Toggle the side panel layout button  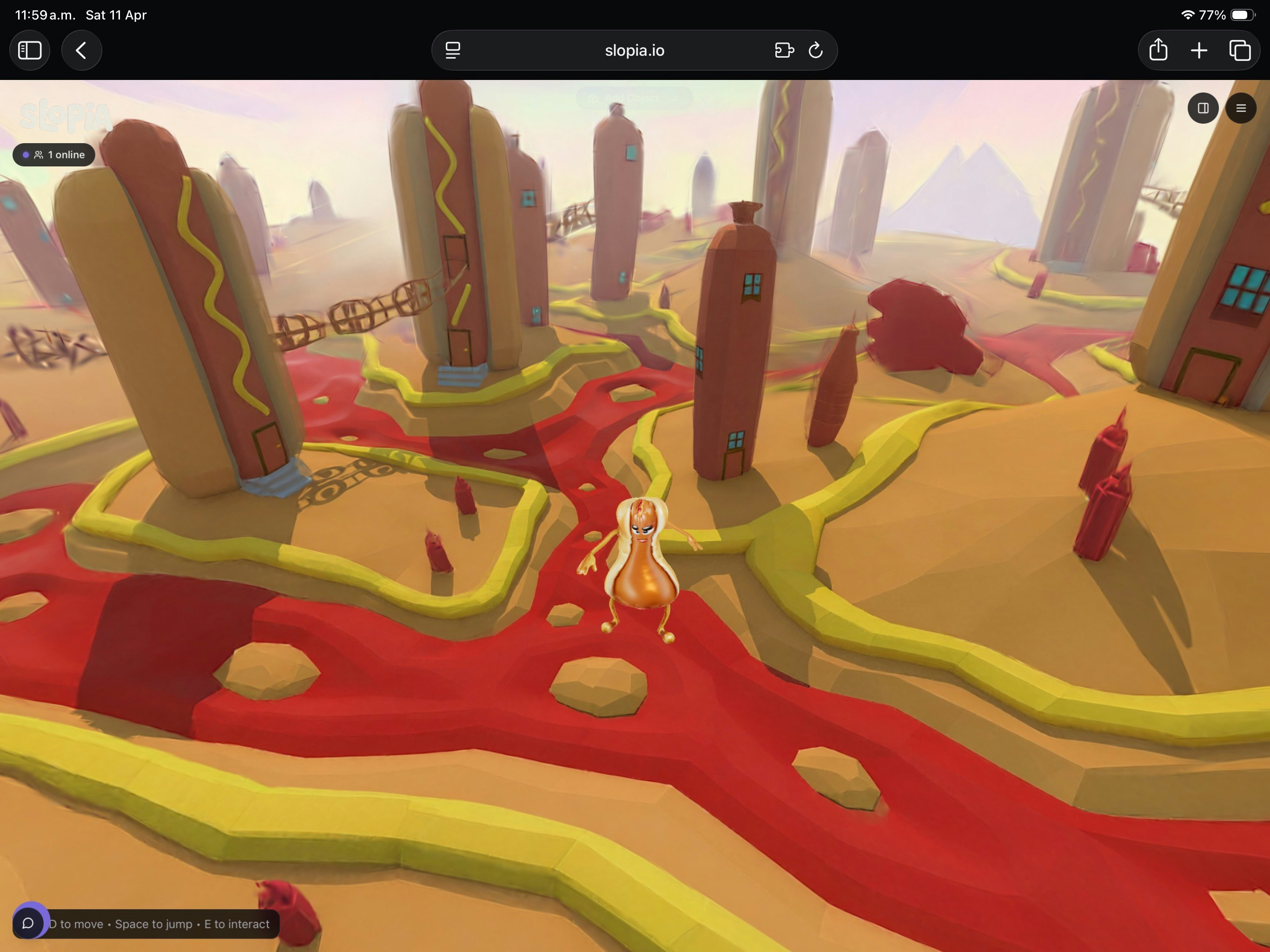click(1202, 108)
